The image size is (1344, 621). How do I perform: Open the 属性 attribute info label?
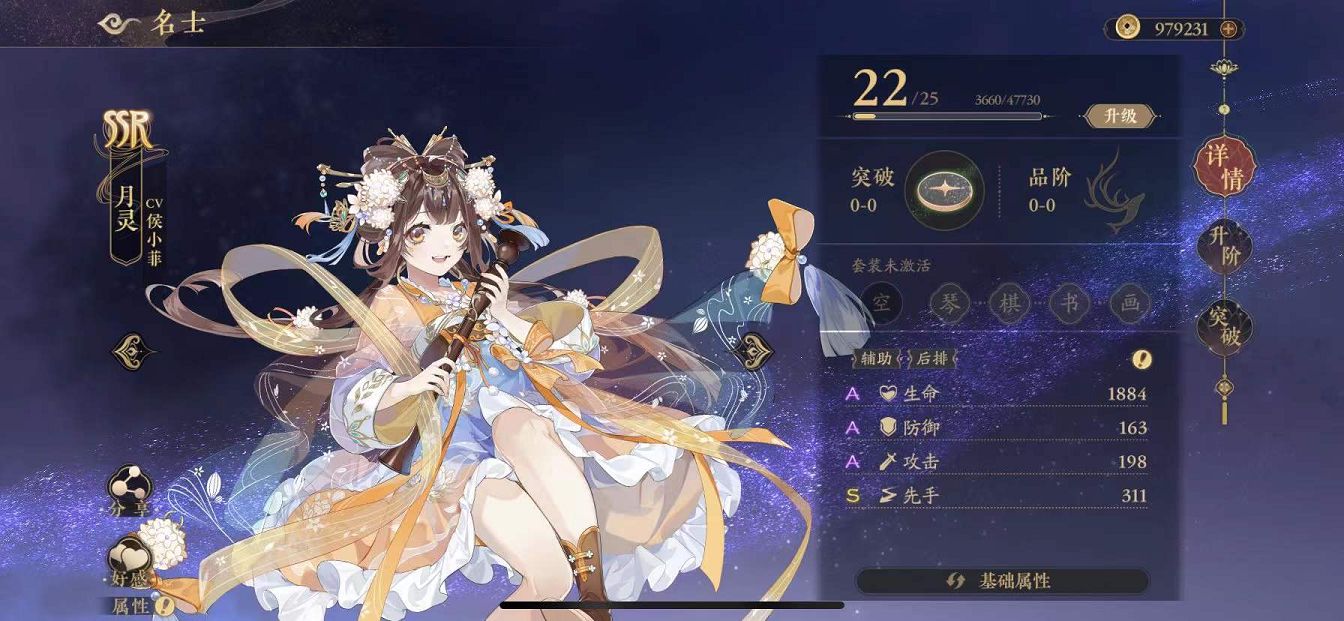tap(139, 606)
